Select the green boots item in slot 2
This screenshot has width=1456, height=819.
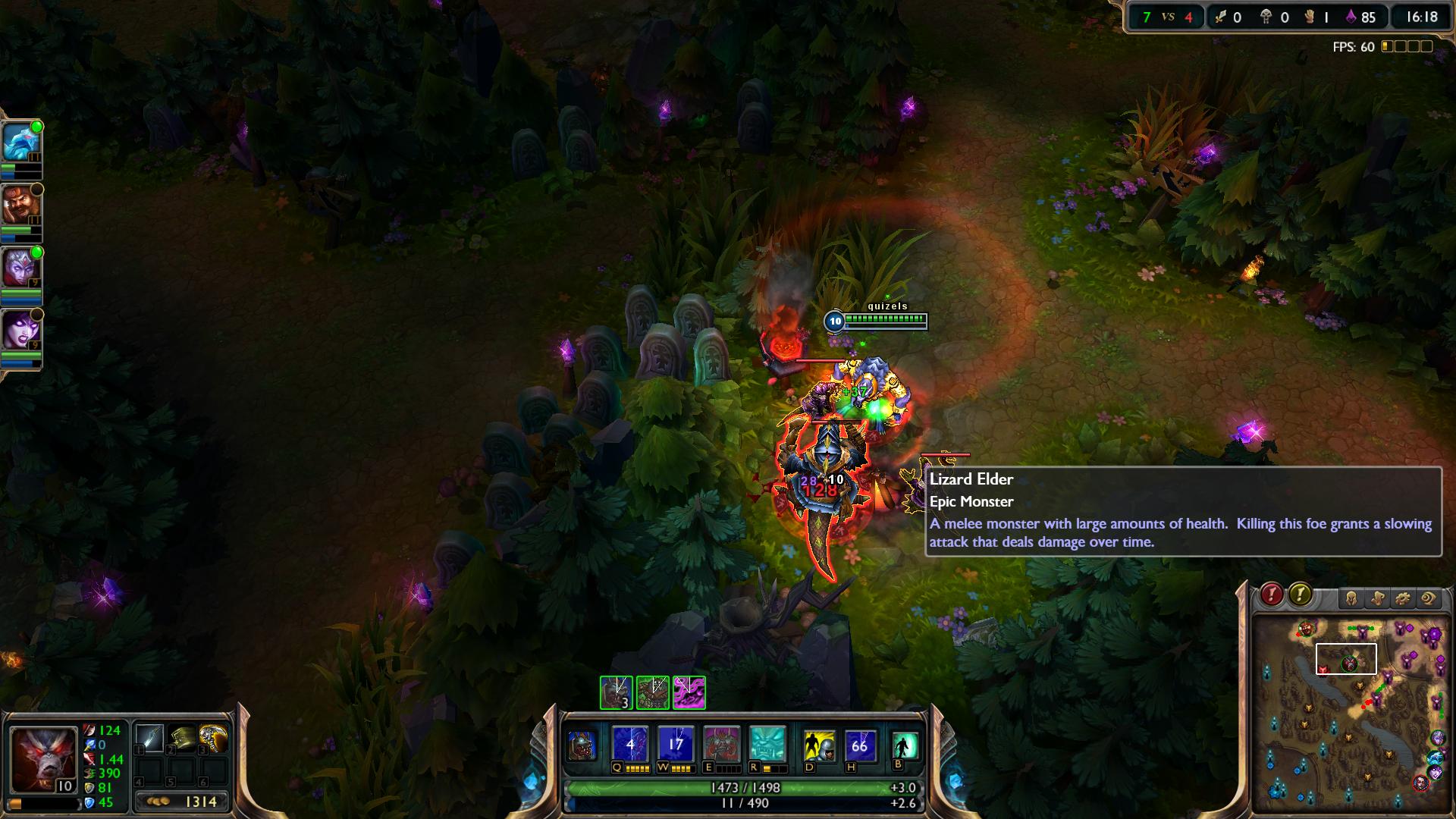point(182,738)
